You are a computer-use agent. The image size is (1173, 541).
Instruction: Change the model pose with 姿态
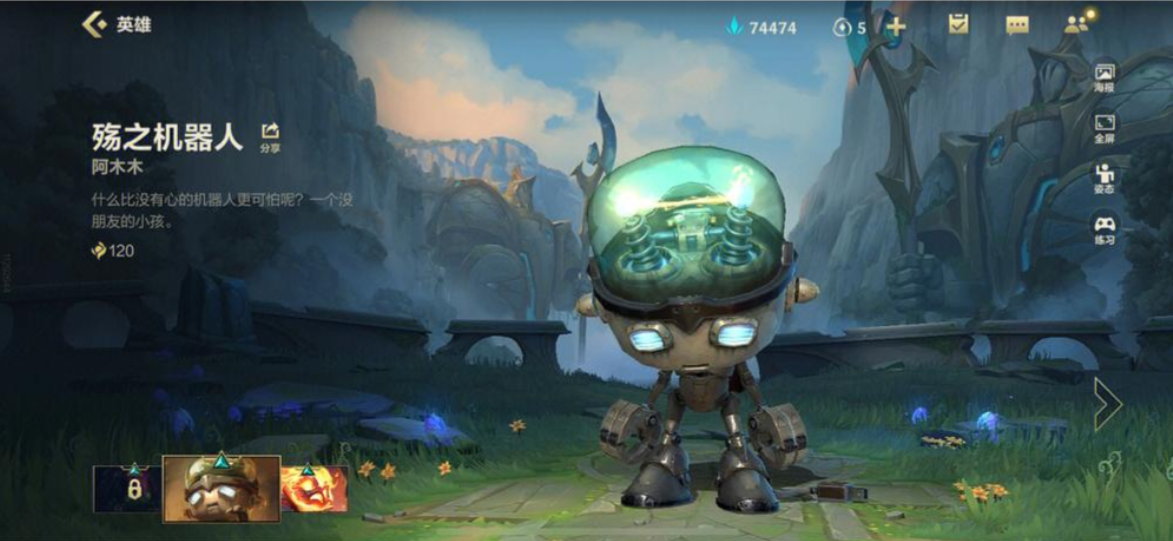1104,178
